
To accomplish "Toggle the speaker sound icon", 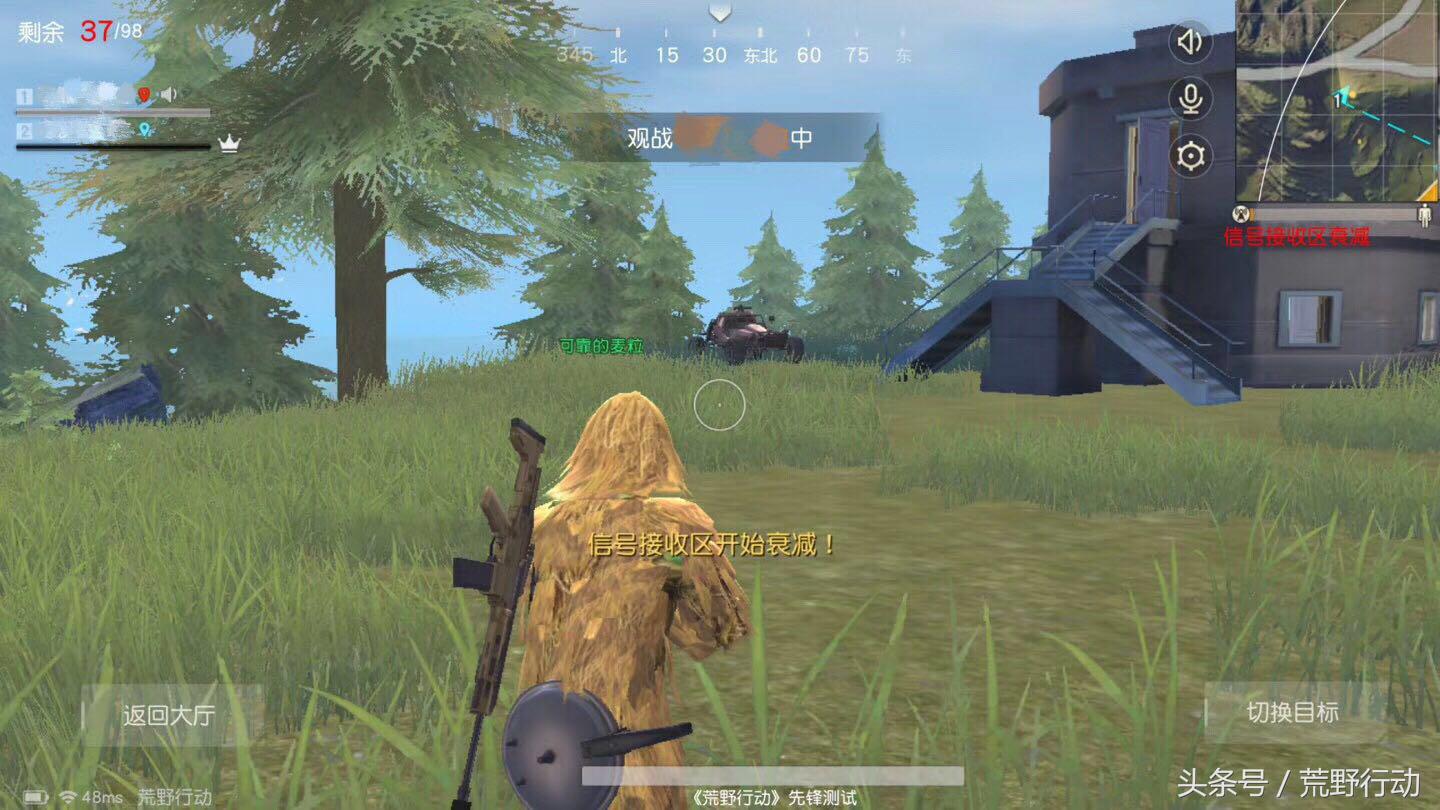I will pos(1190,42).
